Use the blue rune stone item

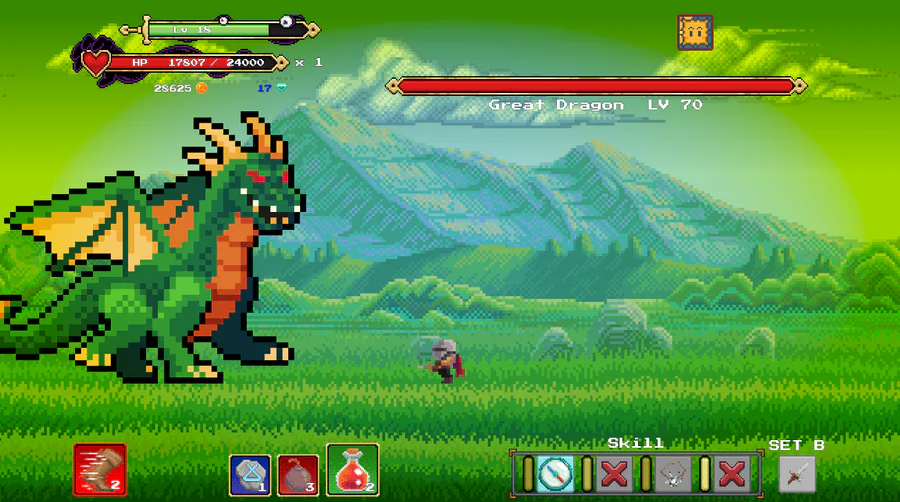pyautogui.click(x=249, y=474)
